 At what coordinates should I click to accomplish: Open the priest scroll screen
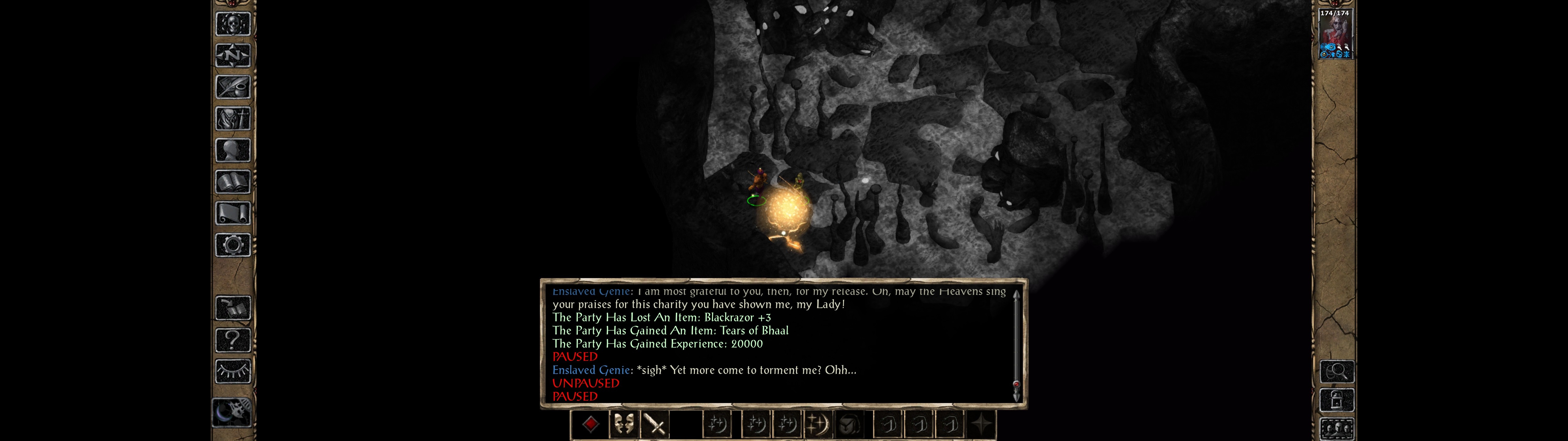point(233,214)
